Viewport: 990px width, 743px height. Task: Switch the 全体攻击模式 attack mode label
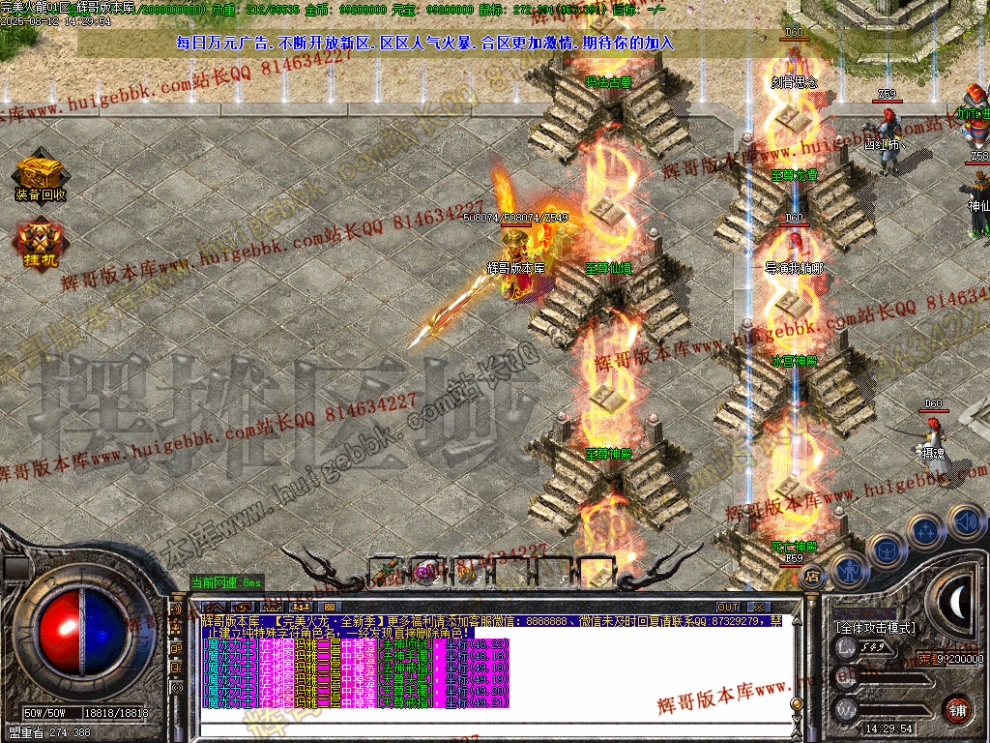[x=874, y=627]
